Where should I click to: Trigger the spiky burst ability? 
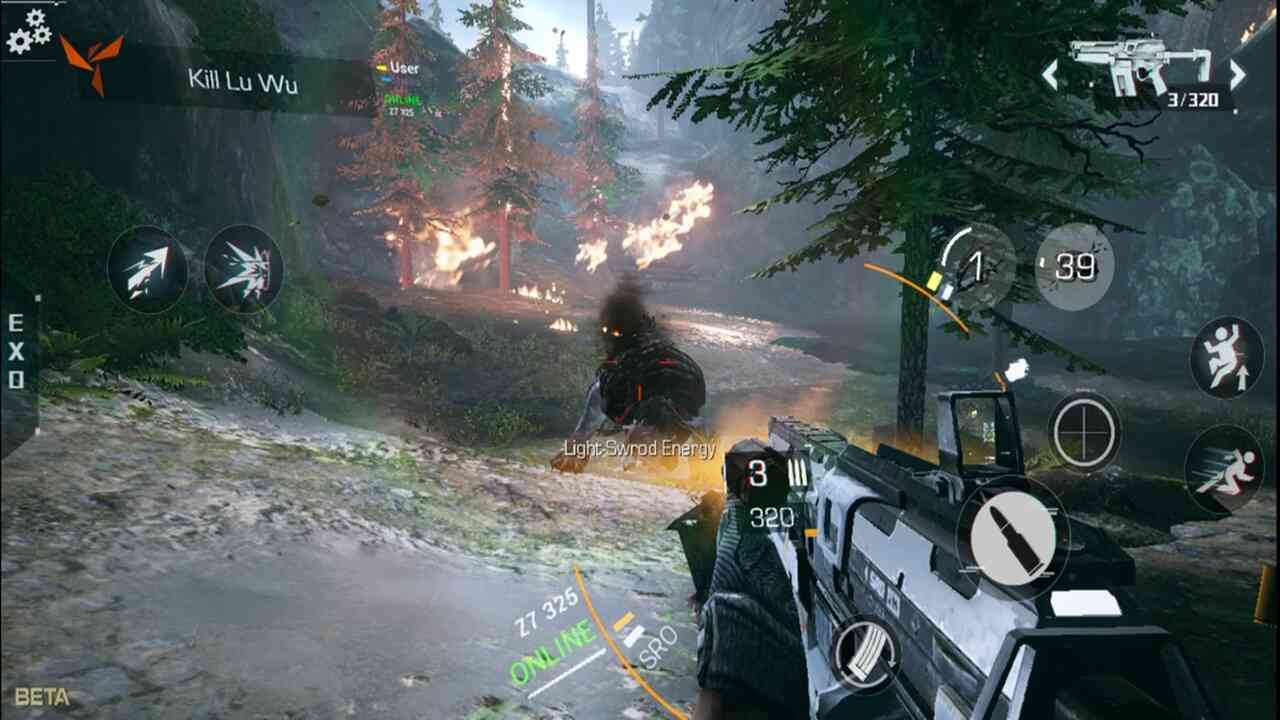point(244,269)
